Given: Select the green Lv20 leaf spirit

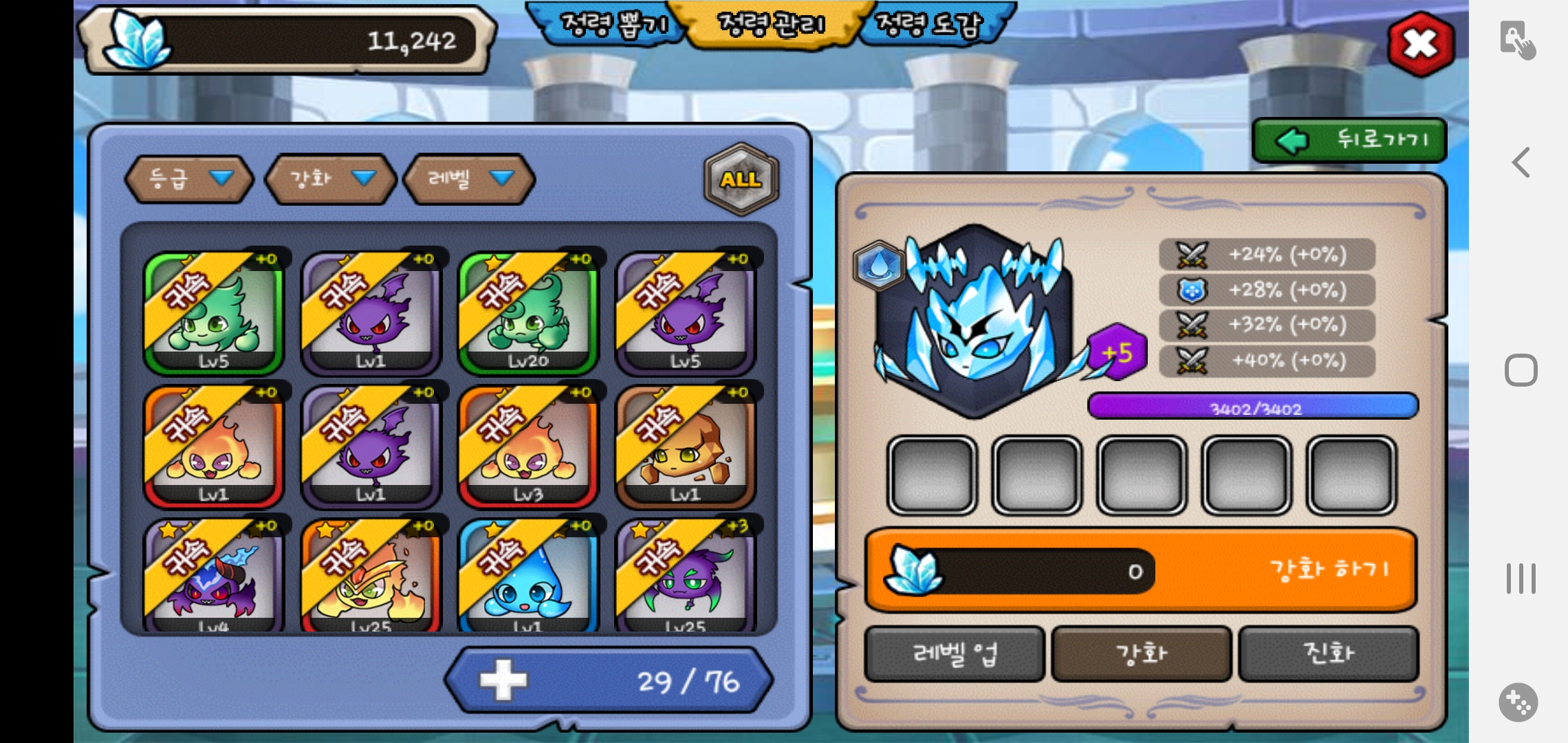Looking at the screenshot, I should point(528,313).
